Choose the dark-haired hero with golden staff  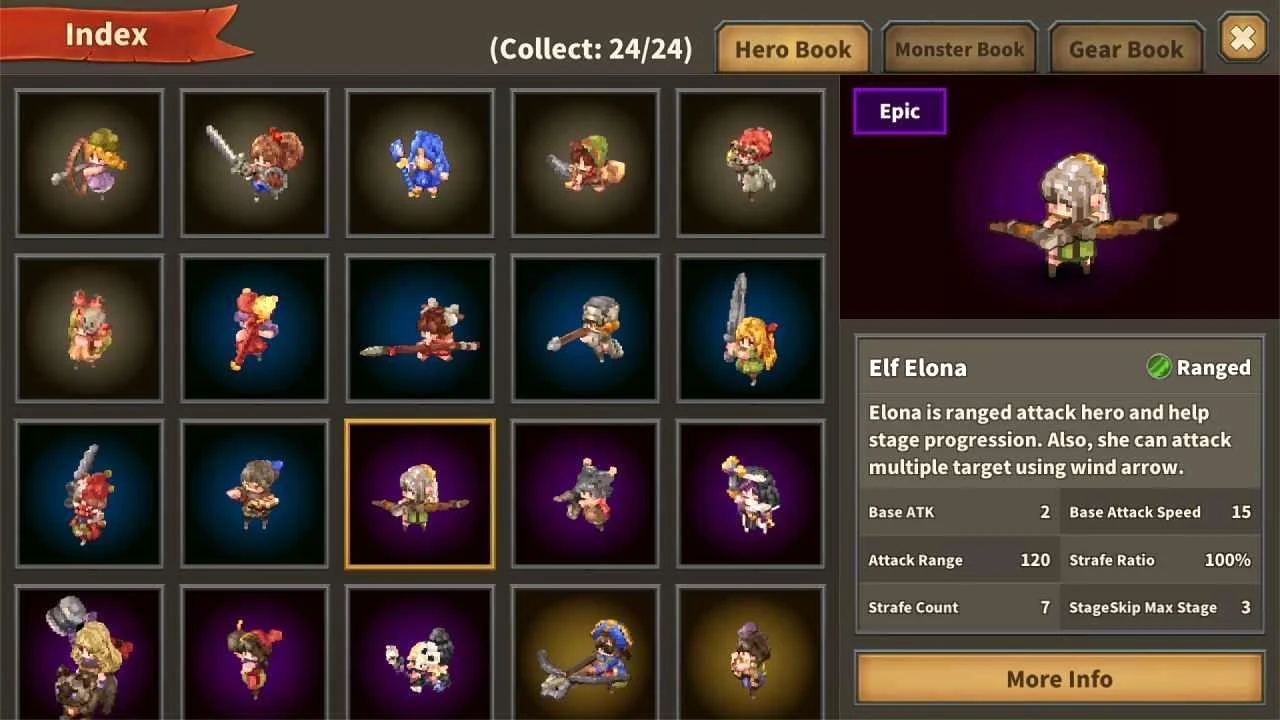pyautogui.click(x=751, y=494)
